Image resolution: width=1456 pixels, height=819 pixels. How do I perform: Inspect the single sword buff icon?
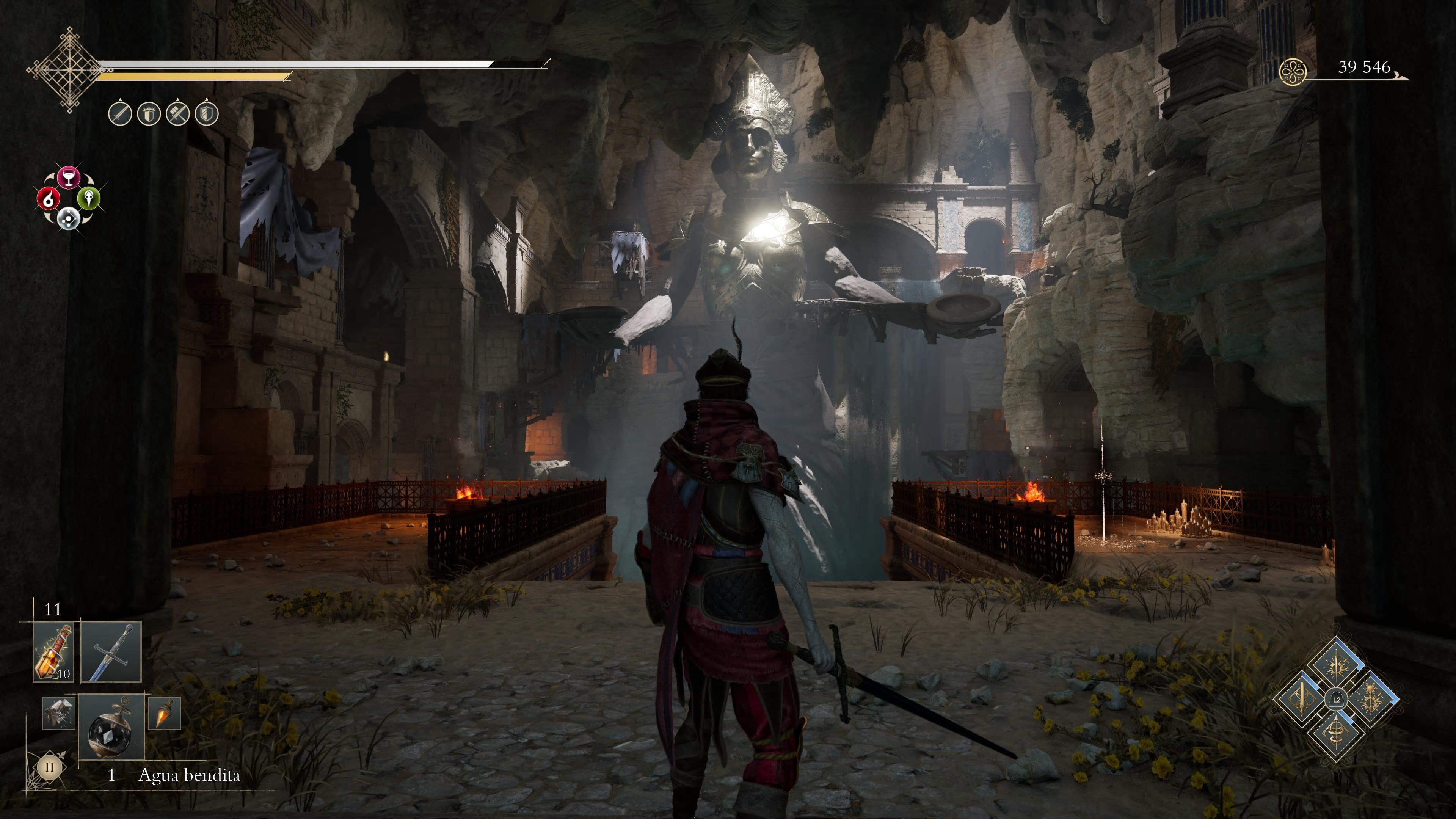(120, 114)
